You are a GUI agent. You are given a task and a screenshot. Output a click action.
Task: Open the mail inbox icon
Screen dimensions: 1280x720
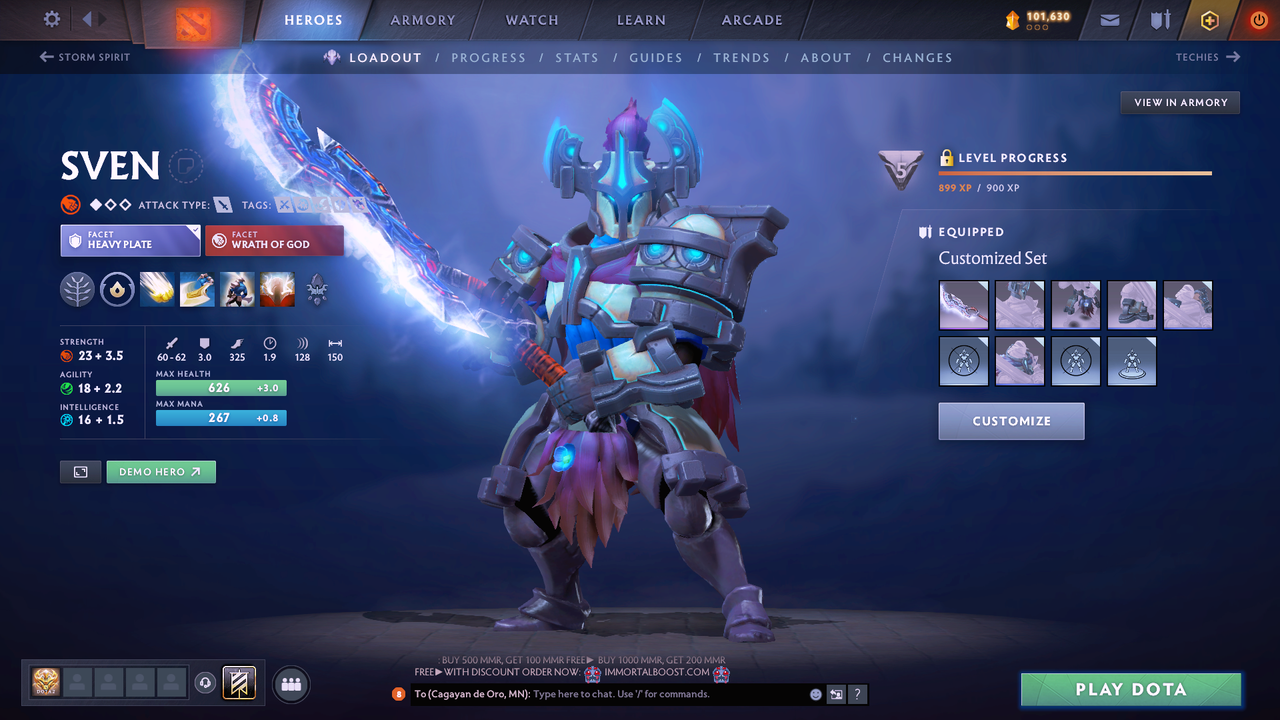1108,19
